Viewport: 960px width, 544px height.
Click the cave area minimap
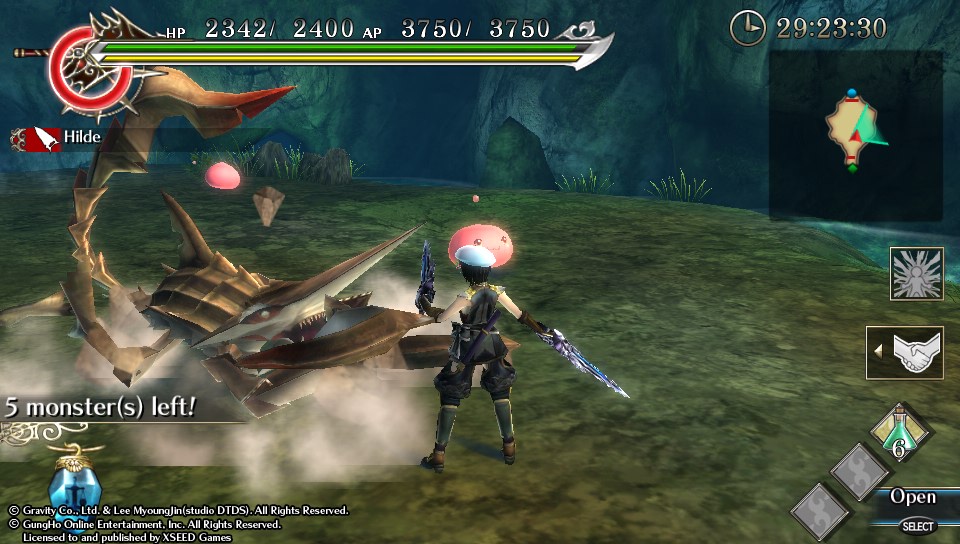coord(856,135)
